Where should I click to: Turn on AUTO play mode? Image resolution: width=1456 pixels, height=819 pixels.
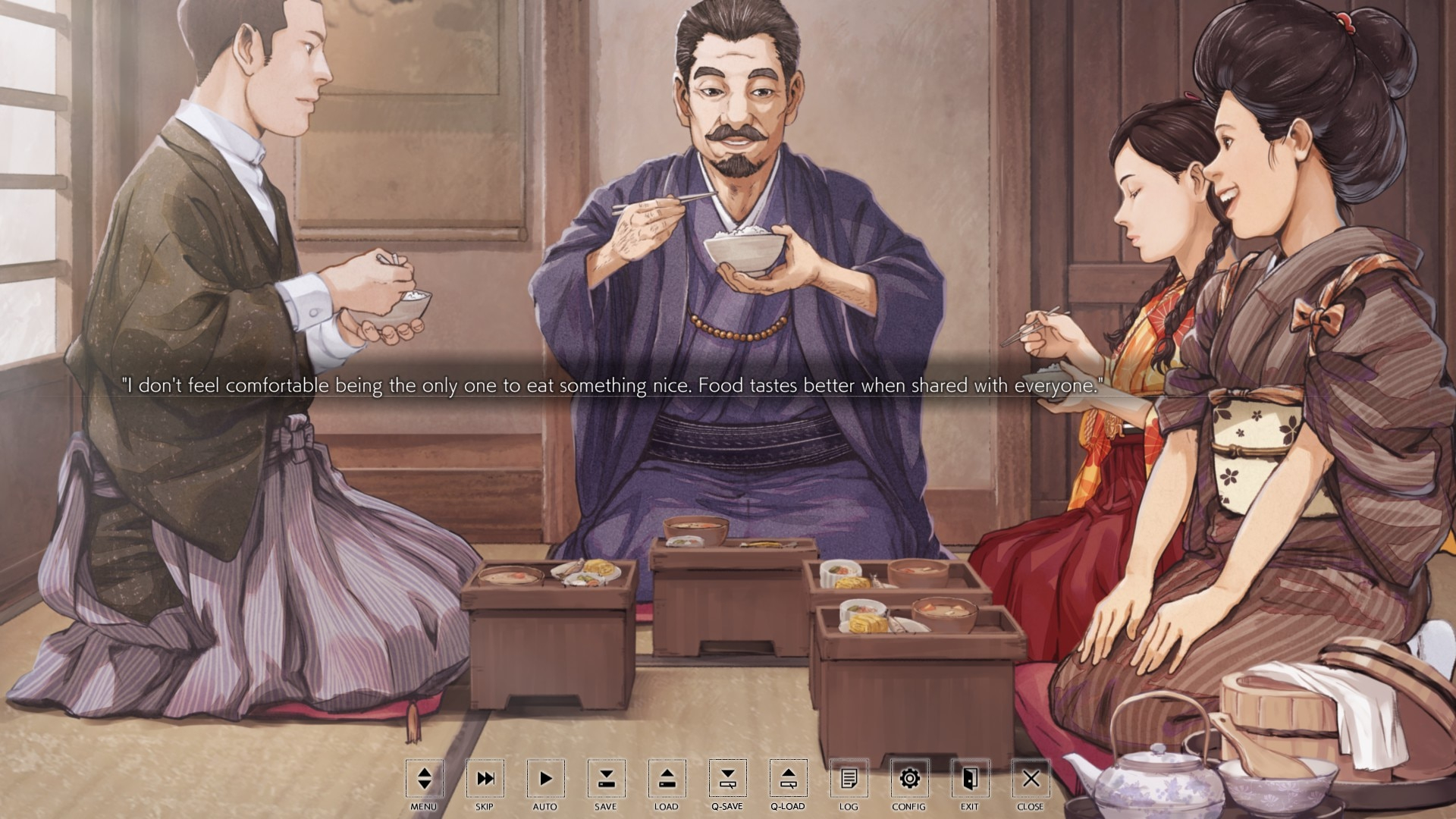click(545, 779)
